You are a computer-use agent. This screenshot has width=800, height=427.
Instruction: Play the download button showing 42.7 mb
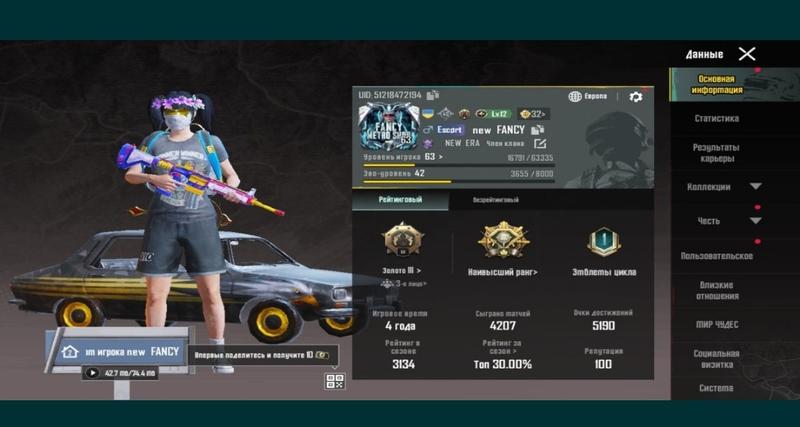[x=93, y=373]
